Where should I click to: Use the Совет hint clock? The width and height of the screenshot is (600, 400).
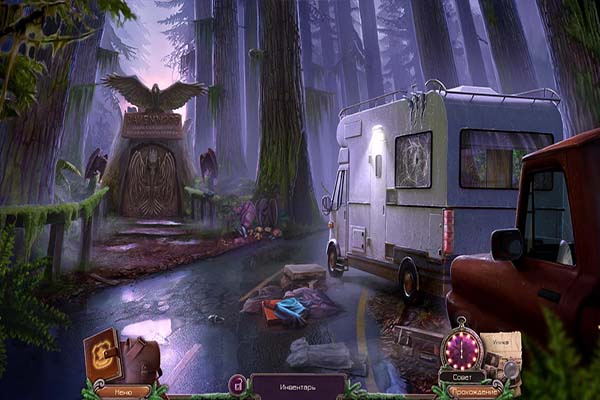click(x=461, y=351)
